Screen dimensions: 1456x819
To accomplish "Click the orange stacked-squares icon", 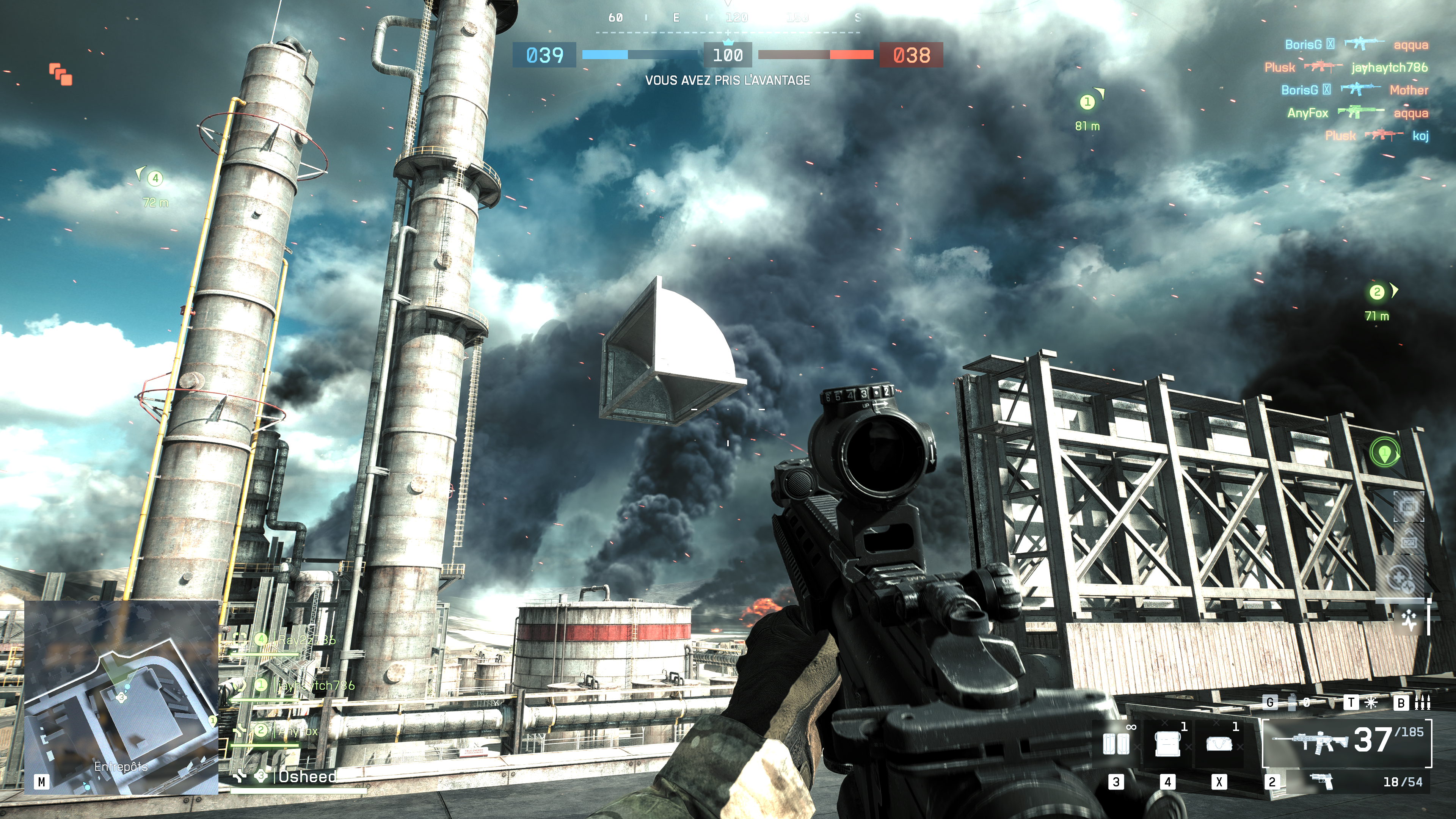I will click(x=61, y=74).
